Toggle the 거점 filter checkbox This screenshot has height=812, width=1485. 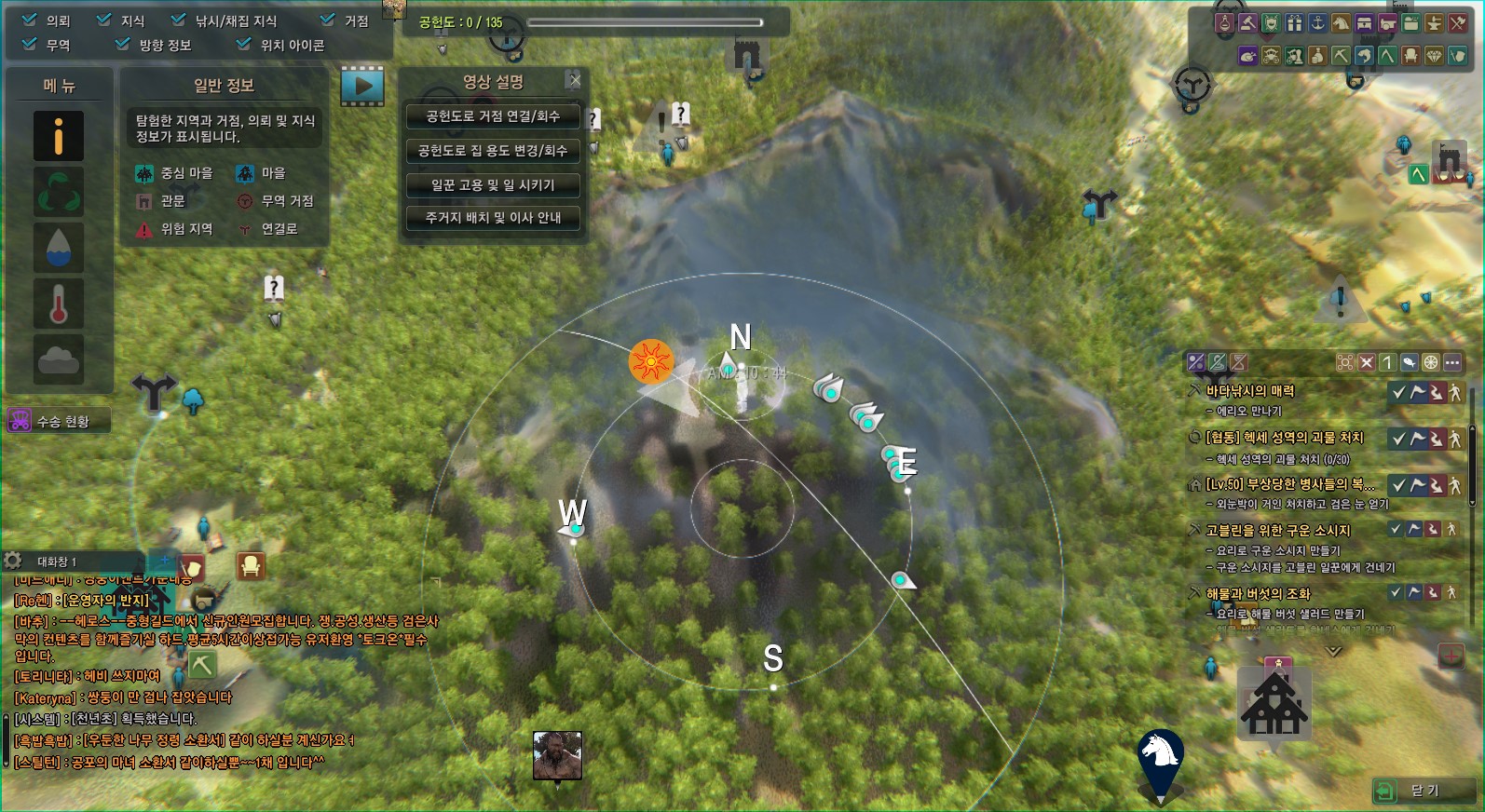pos(328,20)
